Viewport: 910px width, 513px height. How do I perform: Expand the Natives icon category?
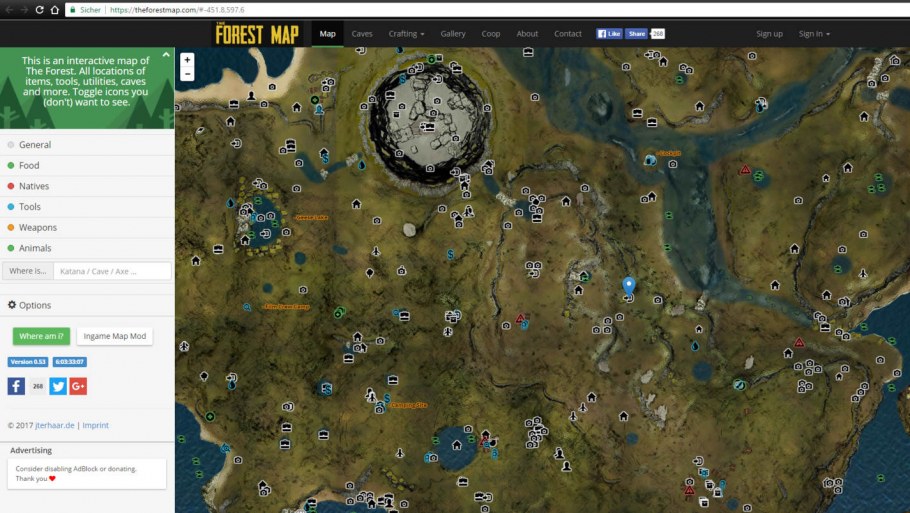pos(34,186)
